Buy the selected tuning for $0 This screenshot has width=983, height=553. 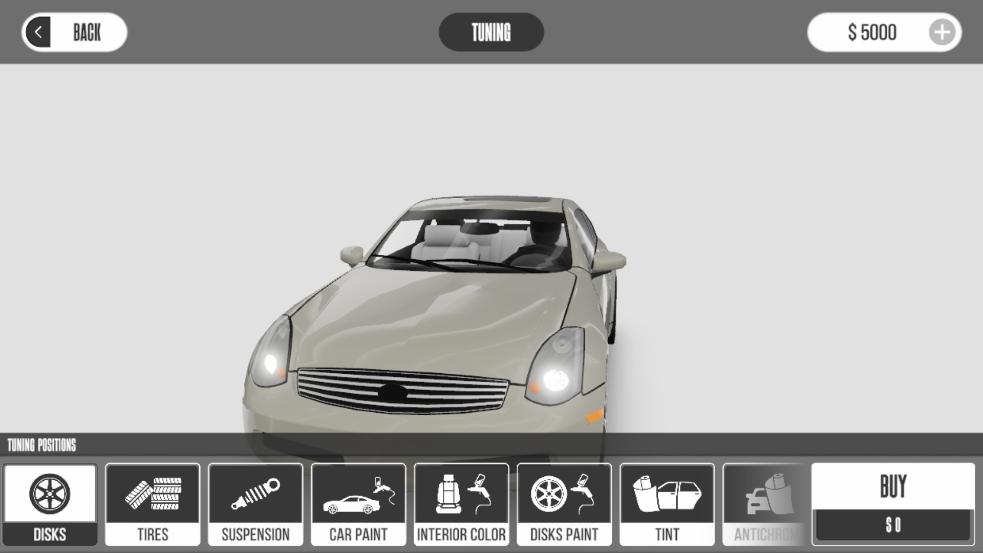click(893, 503)
